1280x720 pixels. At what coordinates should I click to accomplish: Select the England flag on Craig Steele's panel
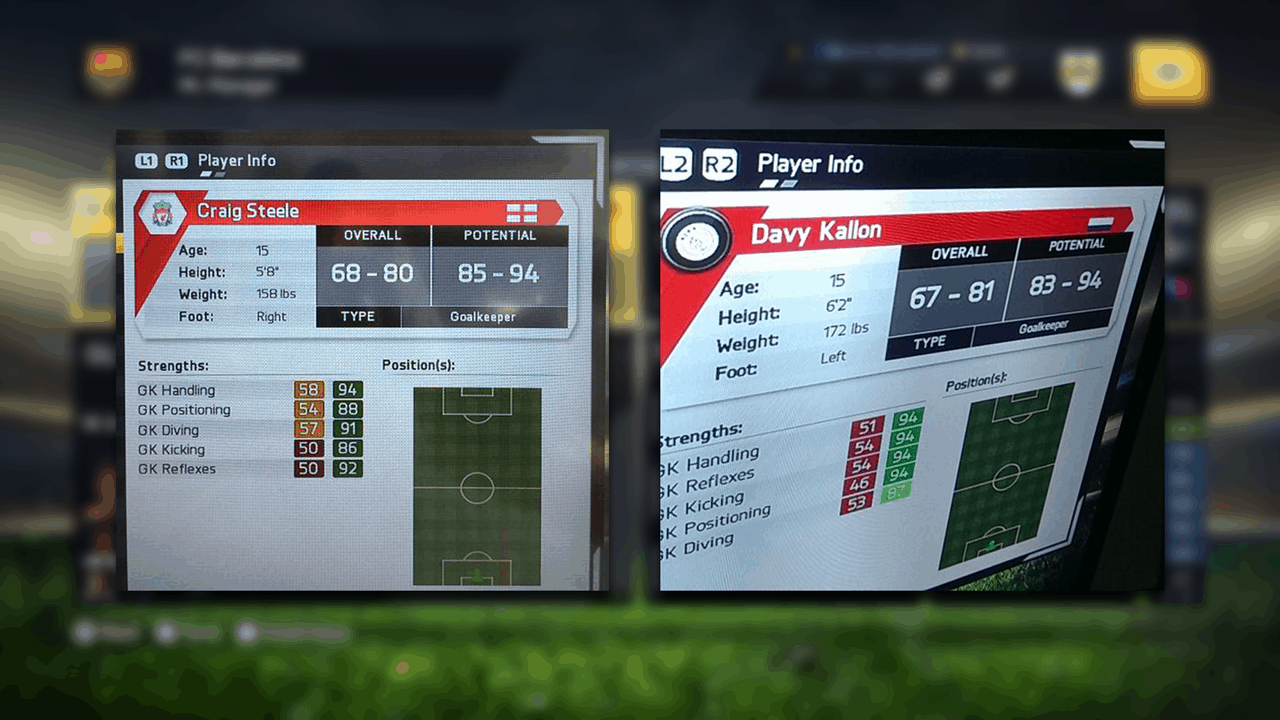point(521,212)
